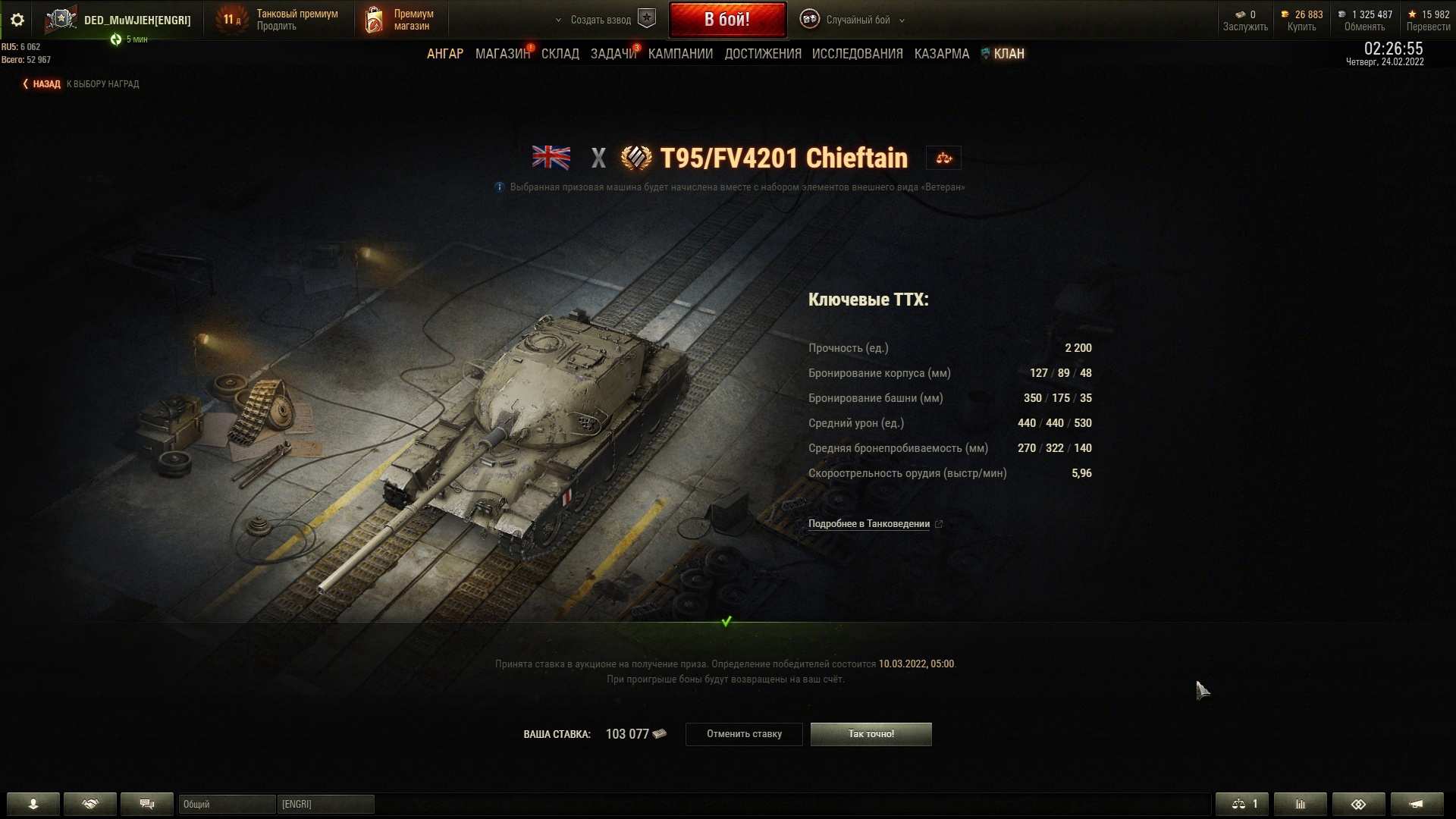Confirm with the Так точно! button

pyautogui.click(x=871, y=734)
